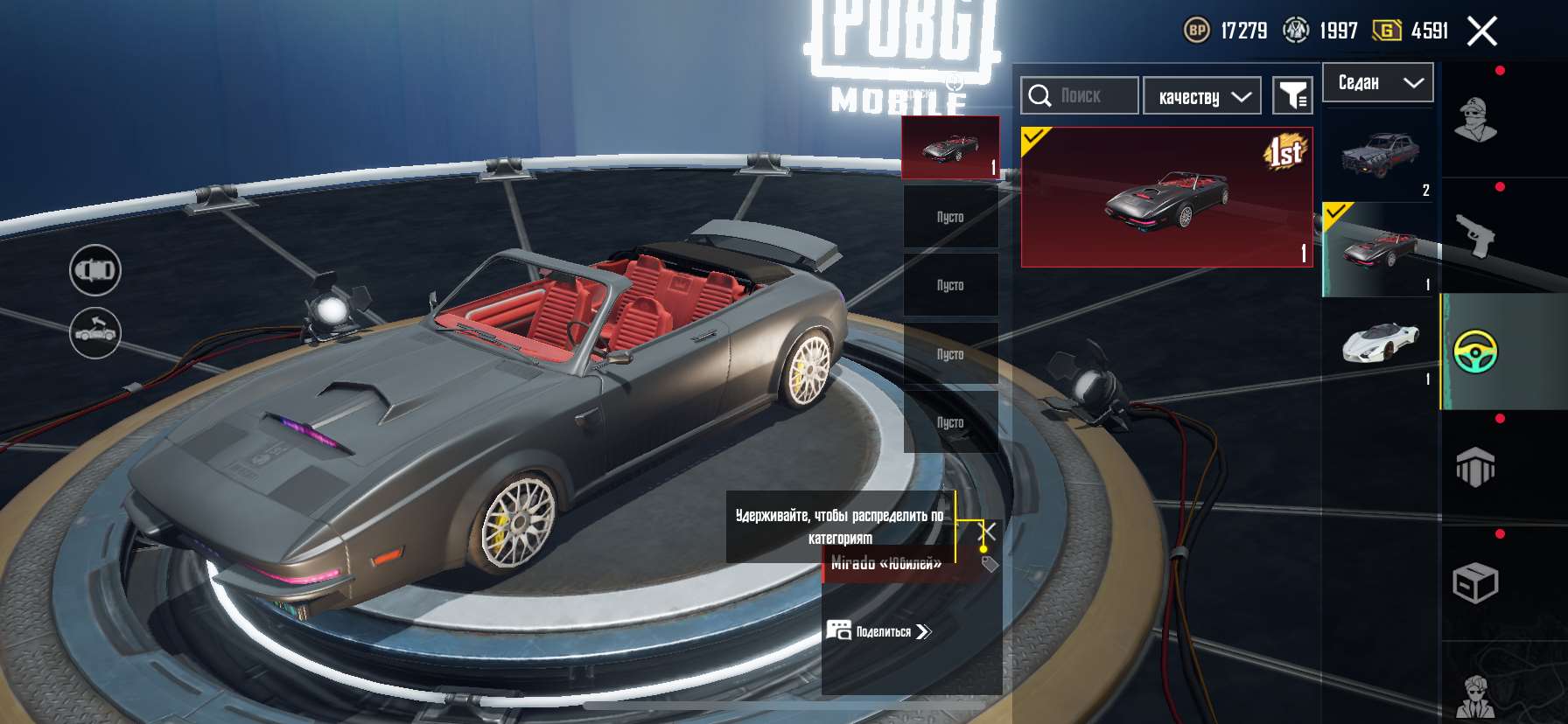The image size is (1568, 724).
Task: Expand the качеству sorting dropdown
Action: click(x=1201, y=94)
